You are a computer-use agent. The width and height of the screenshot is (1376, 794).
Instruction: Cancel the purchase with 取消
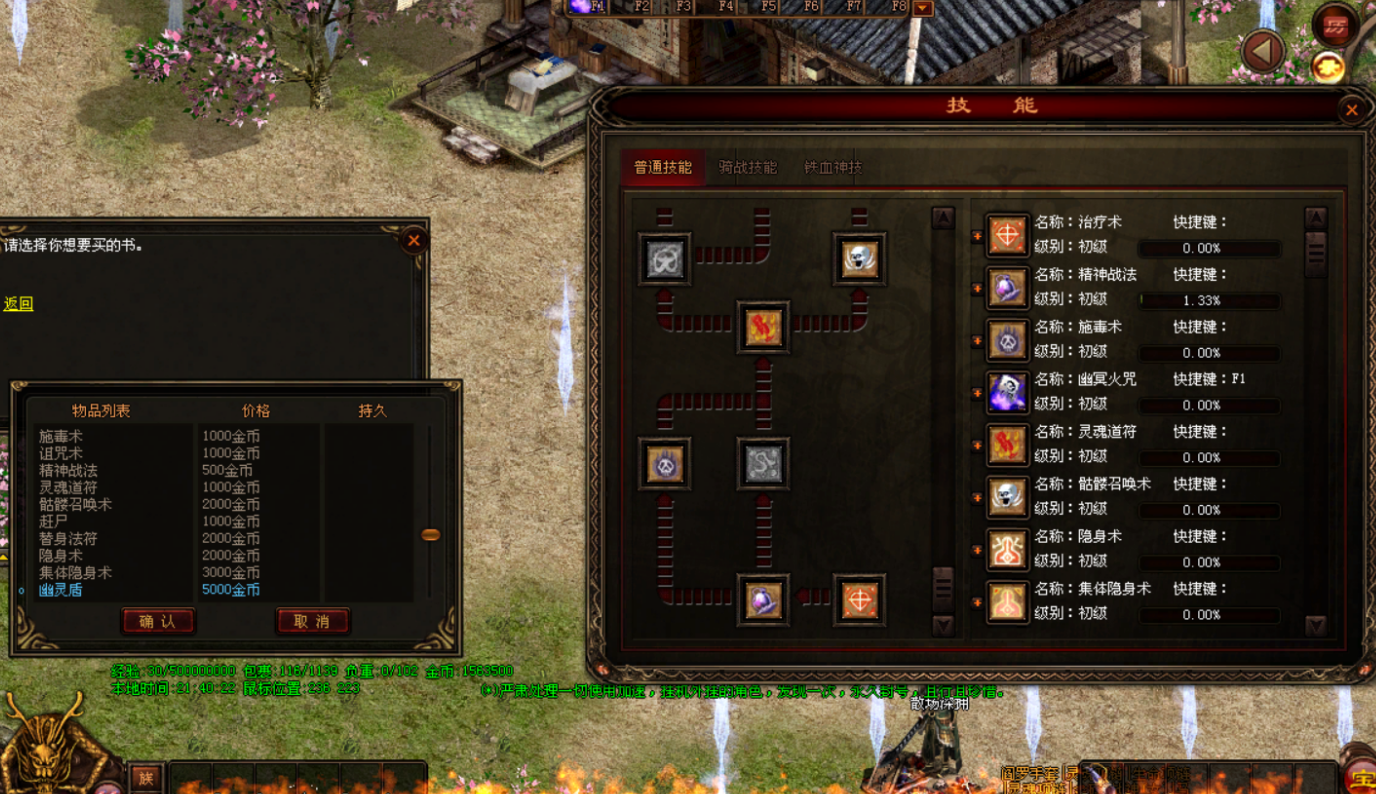(312, 621)
